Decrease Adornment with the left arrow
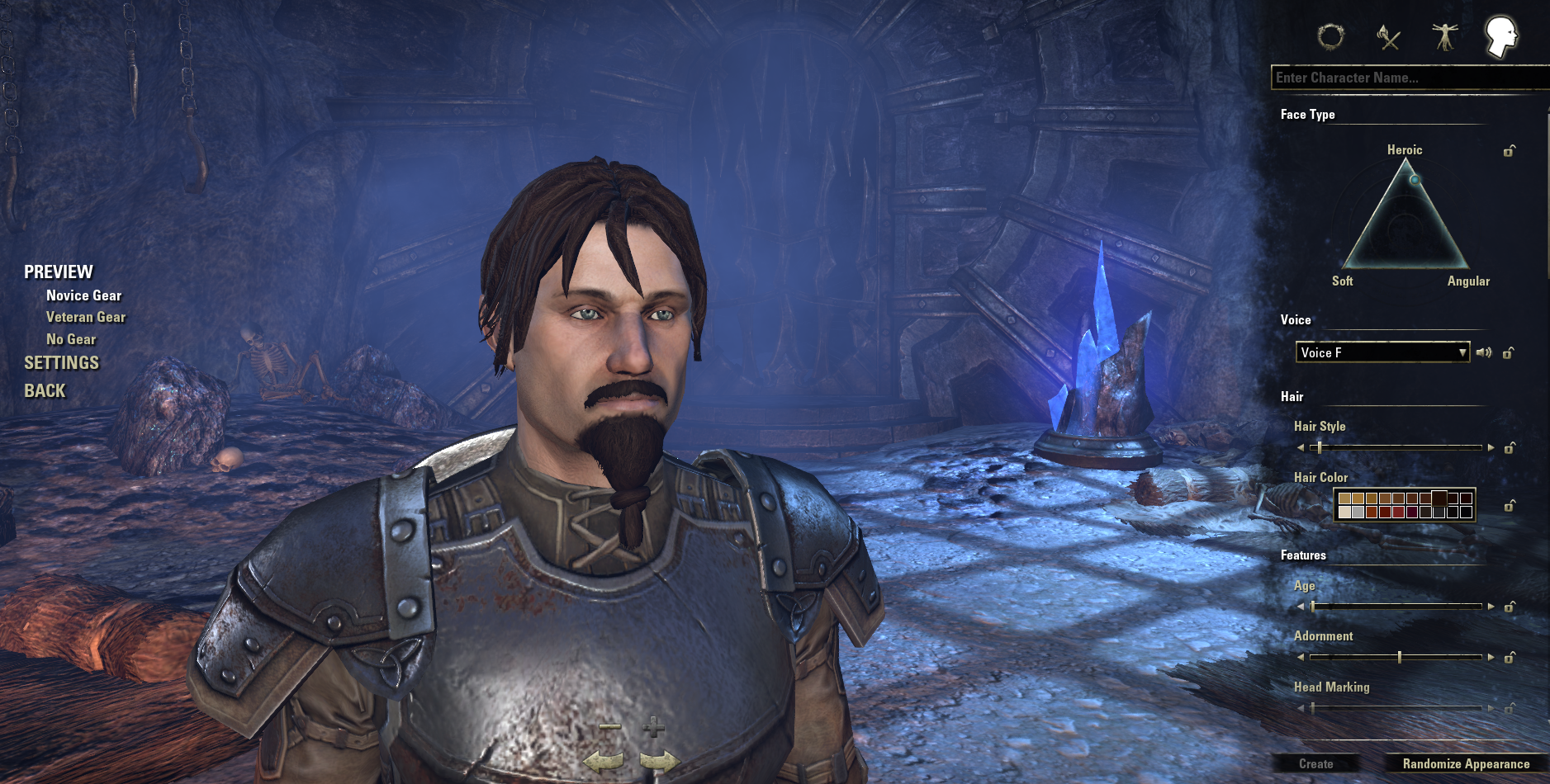 point(1301,658)
